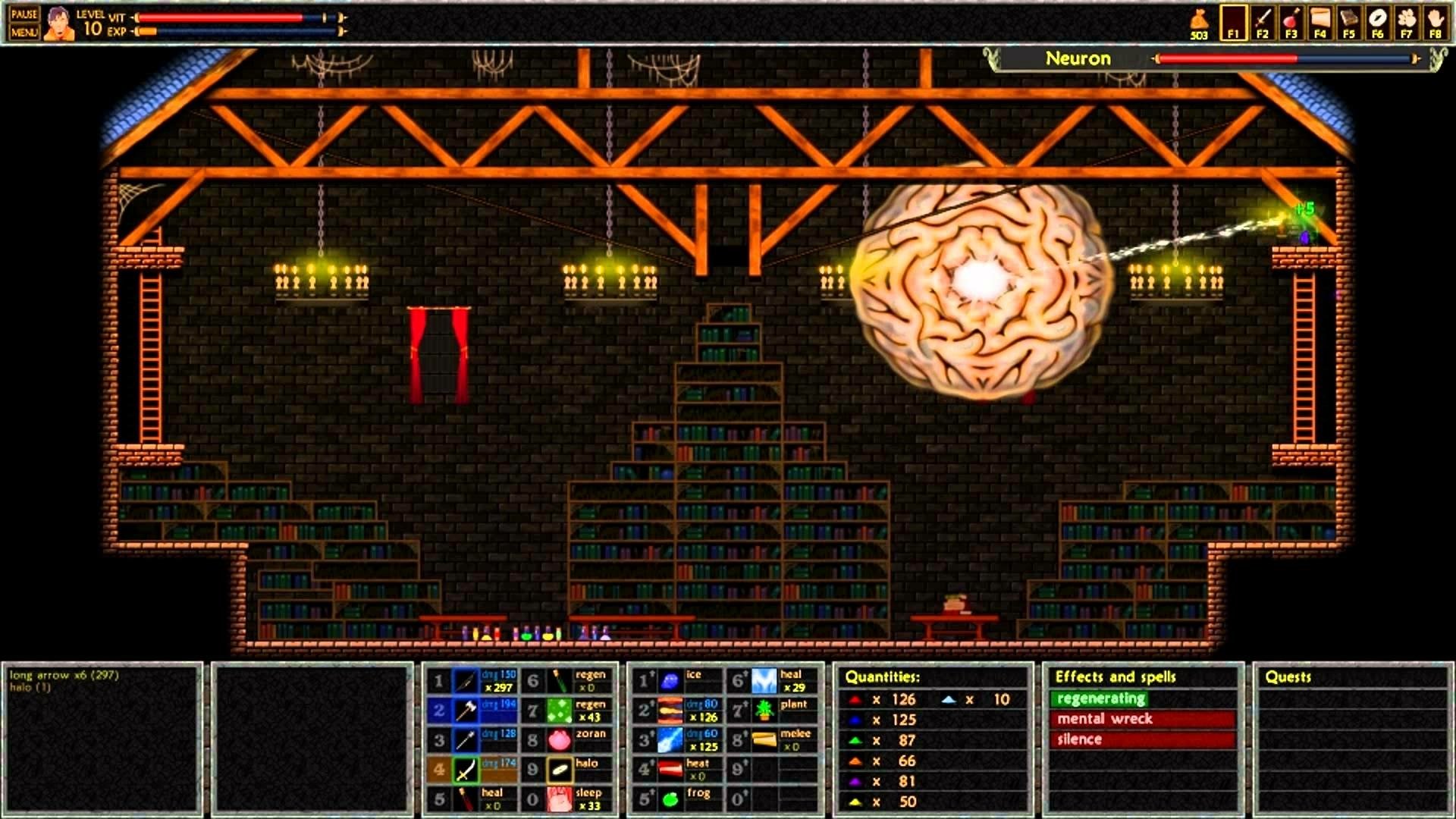
Task: Select the frog spell in slot 5
Action: [x=672, y=797]
